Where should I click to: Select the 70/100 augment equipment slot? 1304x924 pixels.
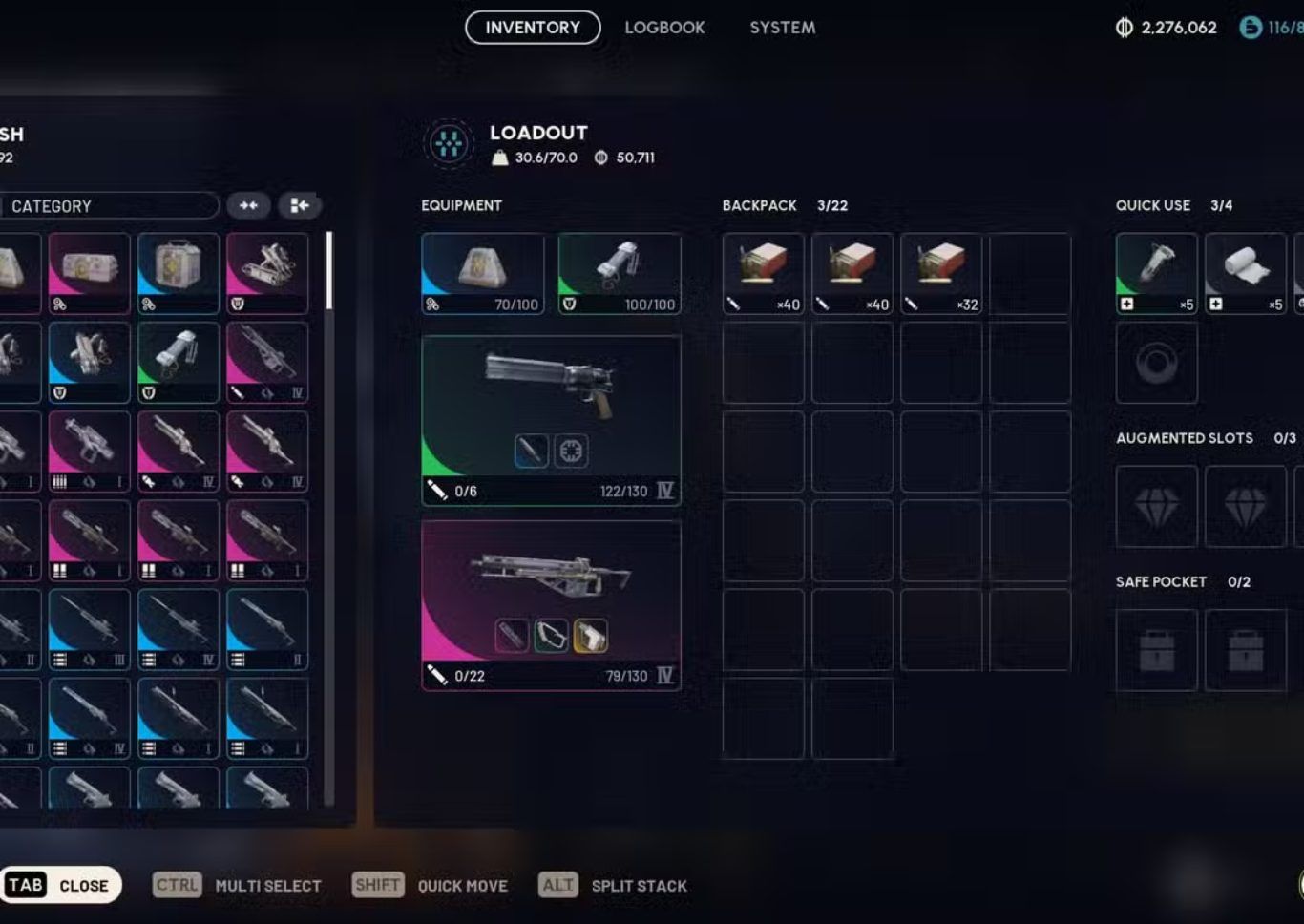[x=483, y=274]
